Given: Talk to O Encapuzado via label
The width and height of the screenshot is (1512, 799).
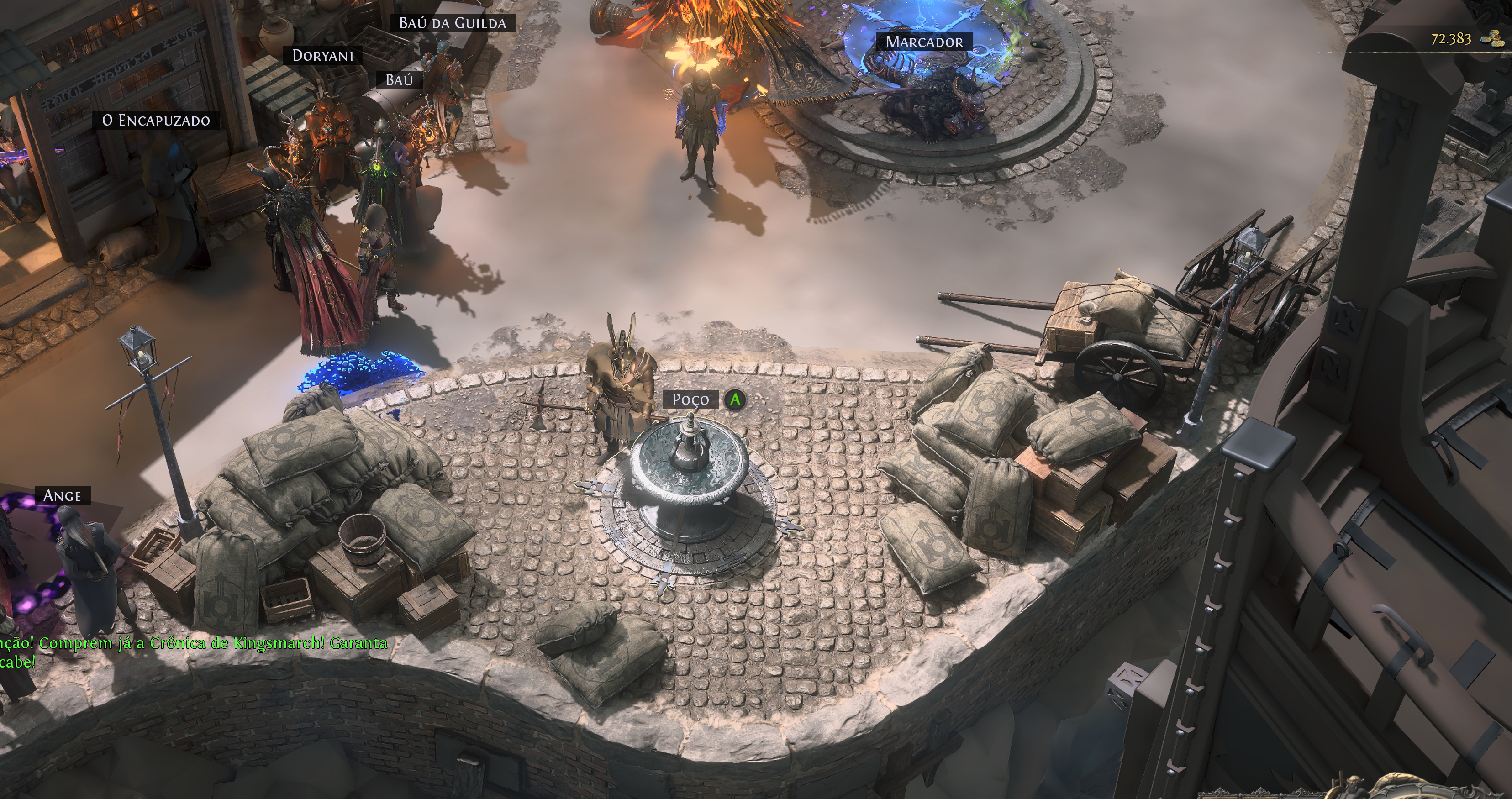Looking at the screenshot, I should [x=156, y=120].
